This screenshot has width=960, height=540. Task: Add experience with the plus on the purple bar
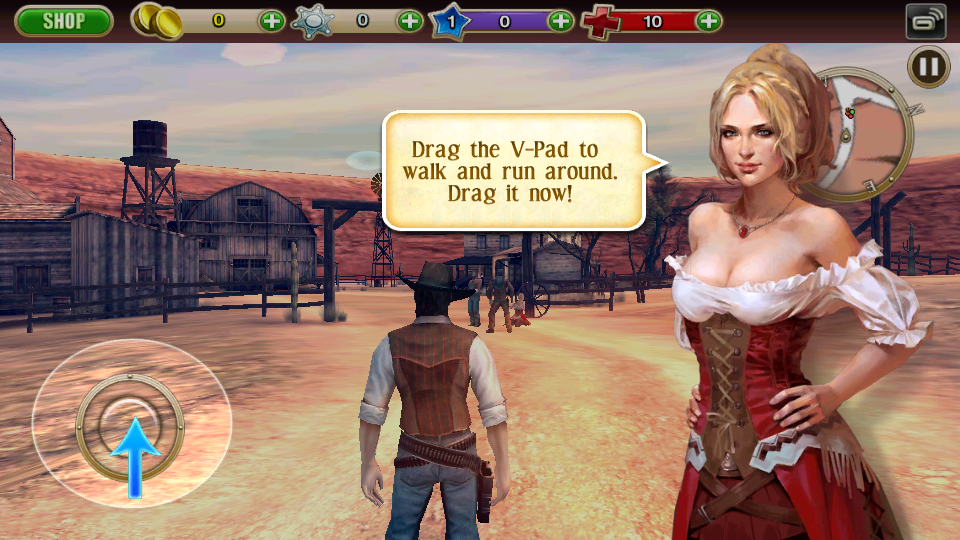(x=560, y=20)
